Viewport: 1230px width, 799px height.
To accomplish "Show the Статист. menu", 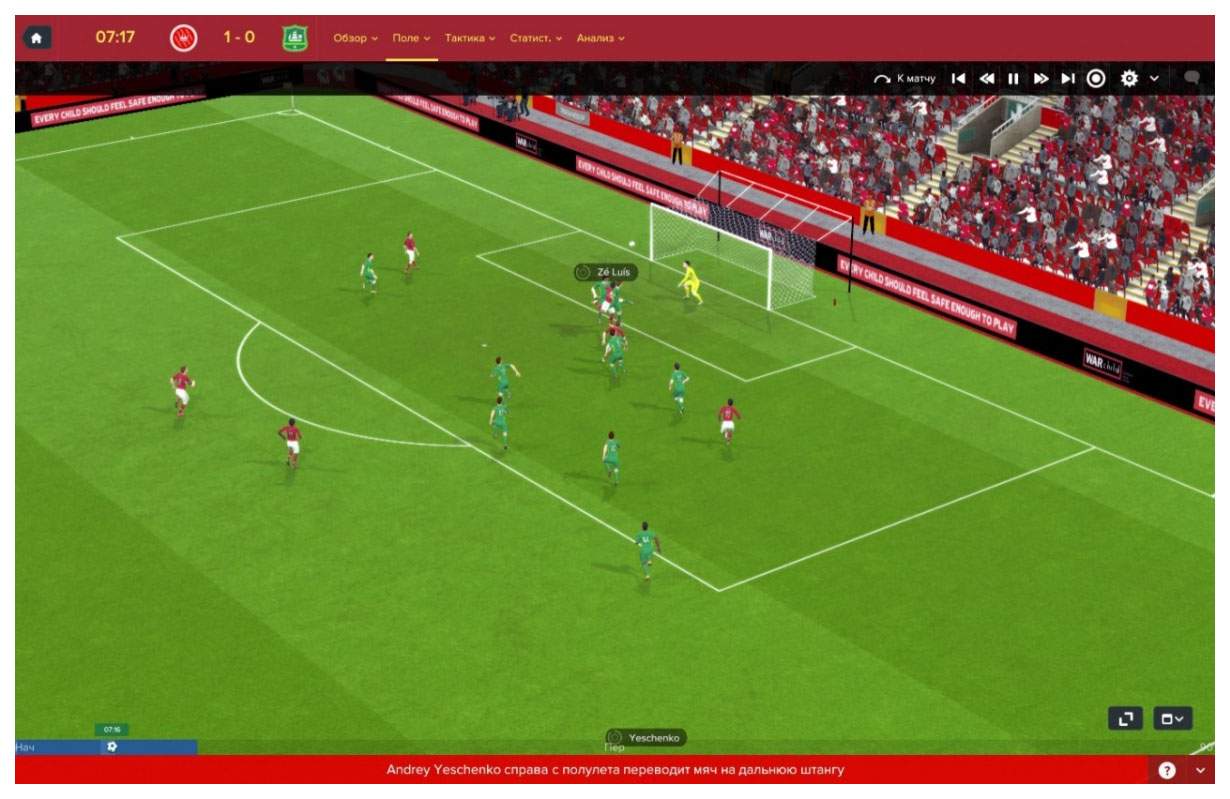I will pos(536,38).
